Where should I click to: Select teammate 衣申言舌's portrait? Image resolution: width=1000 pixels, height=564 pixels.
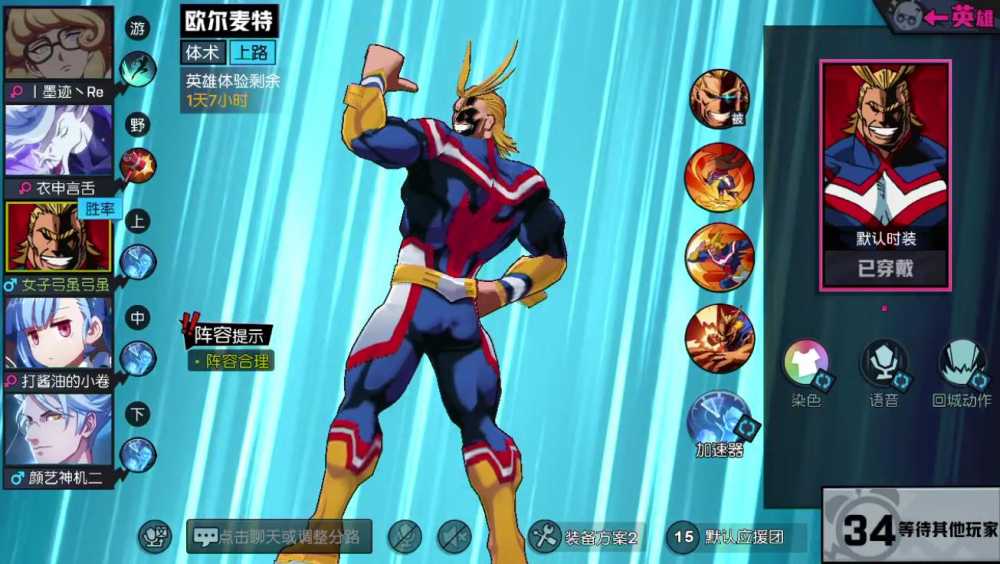[58, 140]
